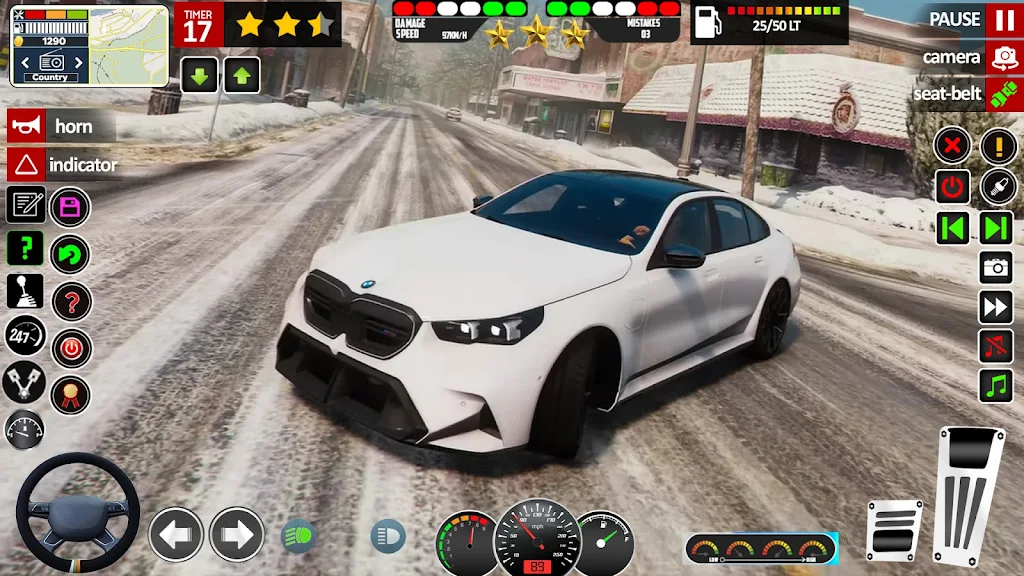Image resolution: width=1024 pixels, height=576 pixels.
Task: Click the green up arrow button
Action: 242,74
